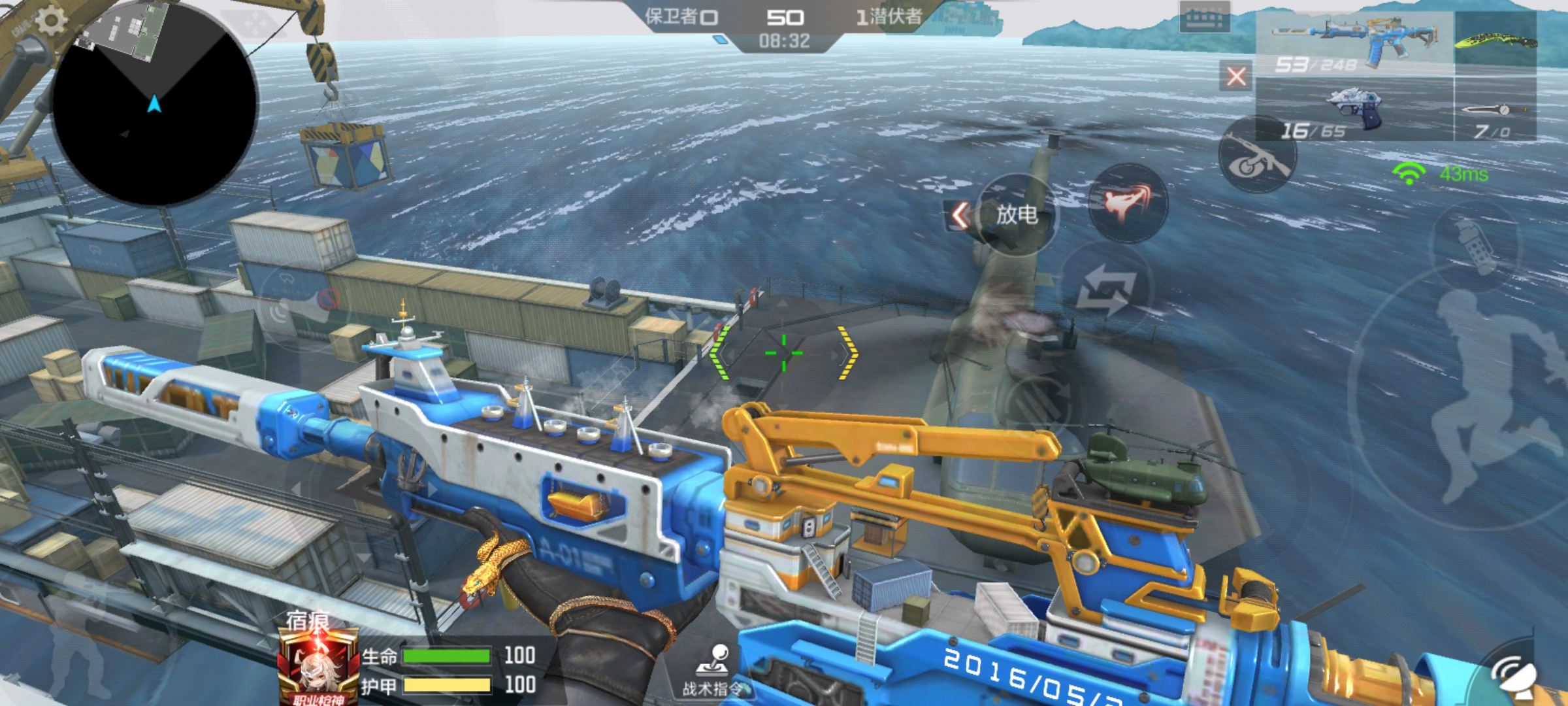
Task: Use the flying kick melee ability
Action: pos(1128,201)
